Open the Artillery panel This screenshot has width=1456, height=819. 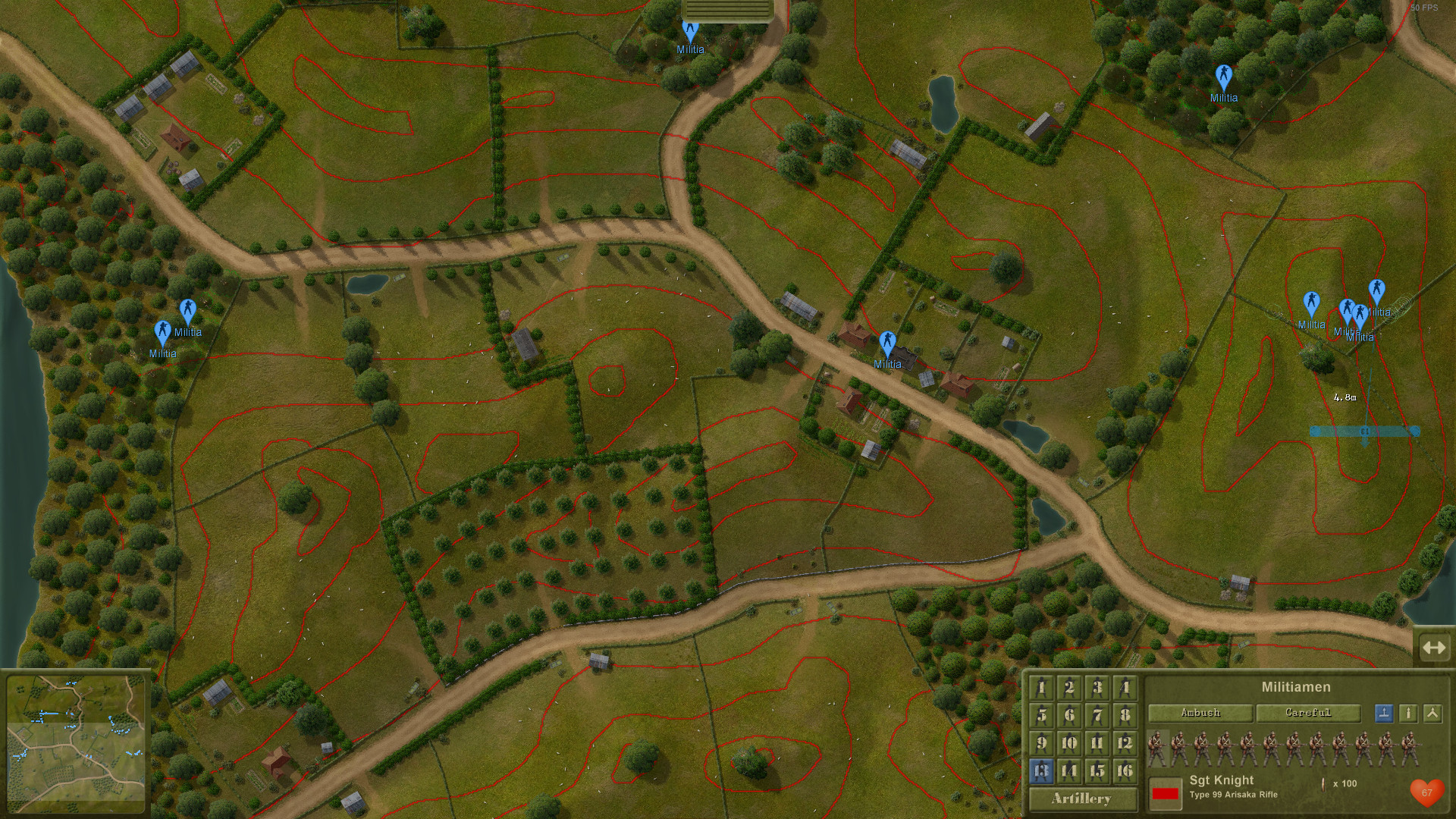pos(1082,799)
